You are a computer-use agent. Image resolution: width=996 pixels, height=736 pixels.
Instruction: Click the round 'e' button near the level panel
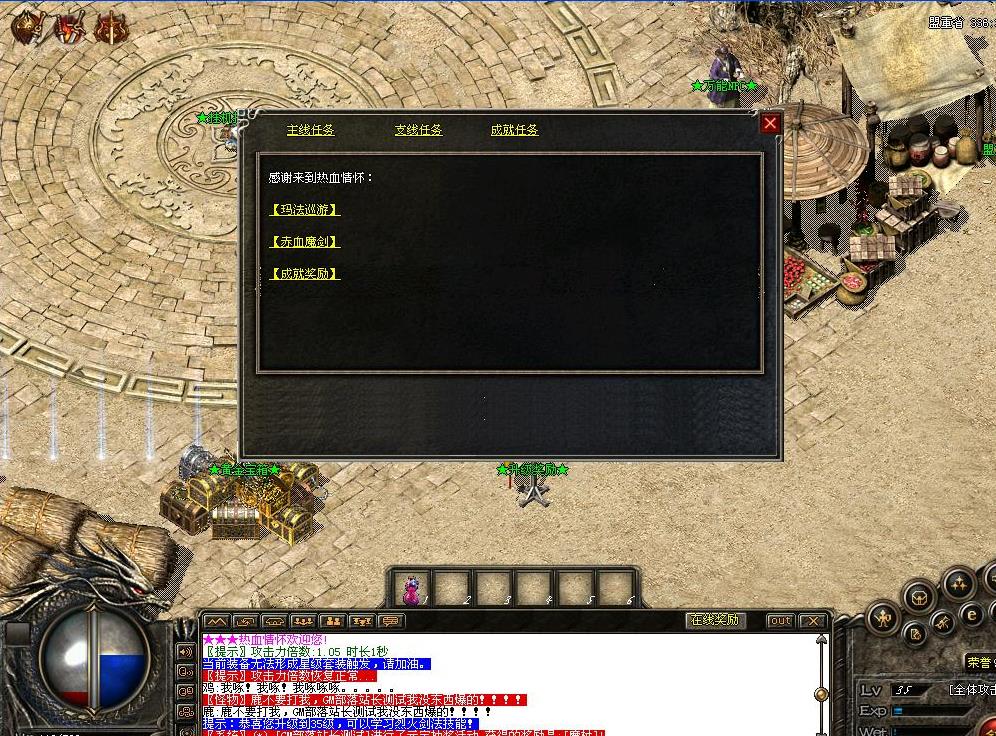(x=970, y=614)
